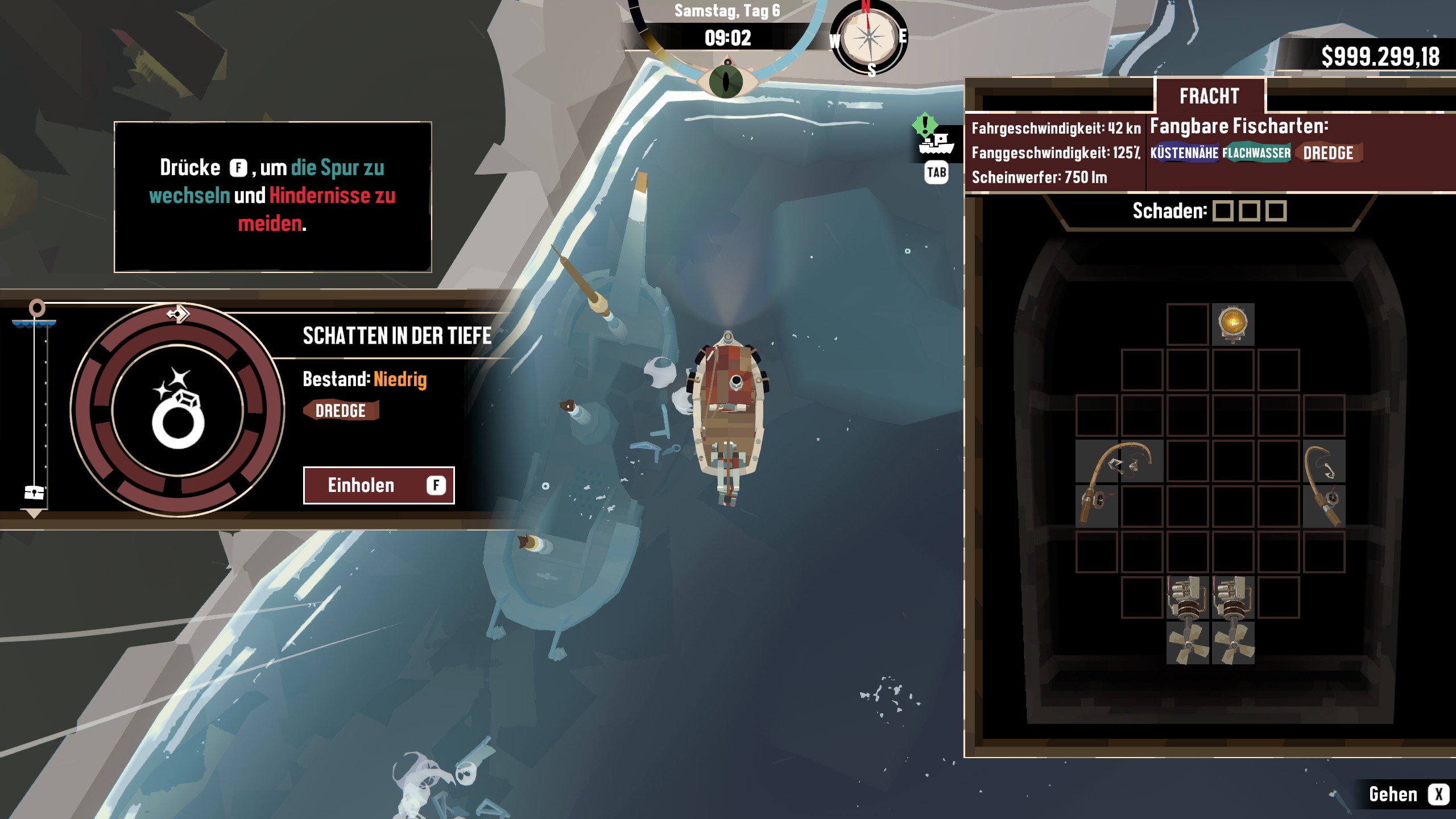1456x819 pixels.
Task: Select the FLACHWASSER fish type tag
Action: [1256, 153]
